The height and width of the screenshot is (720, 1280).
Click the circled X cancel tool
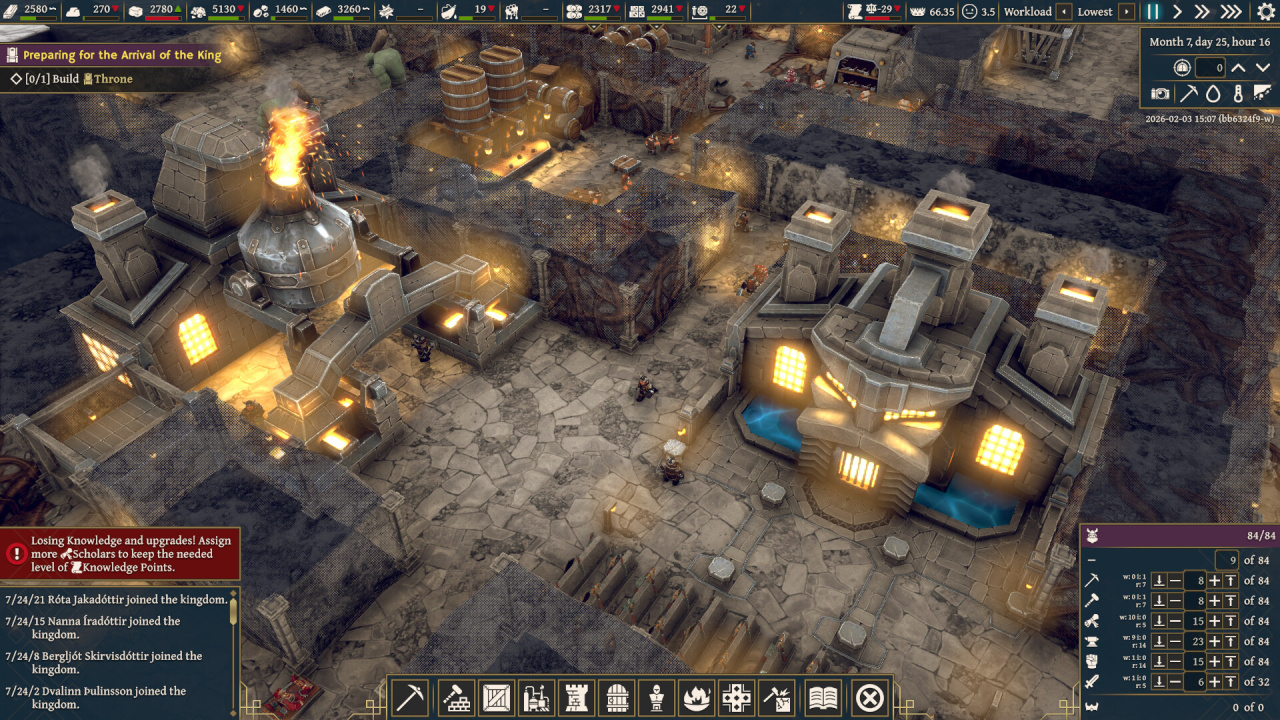[870, 697]
